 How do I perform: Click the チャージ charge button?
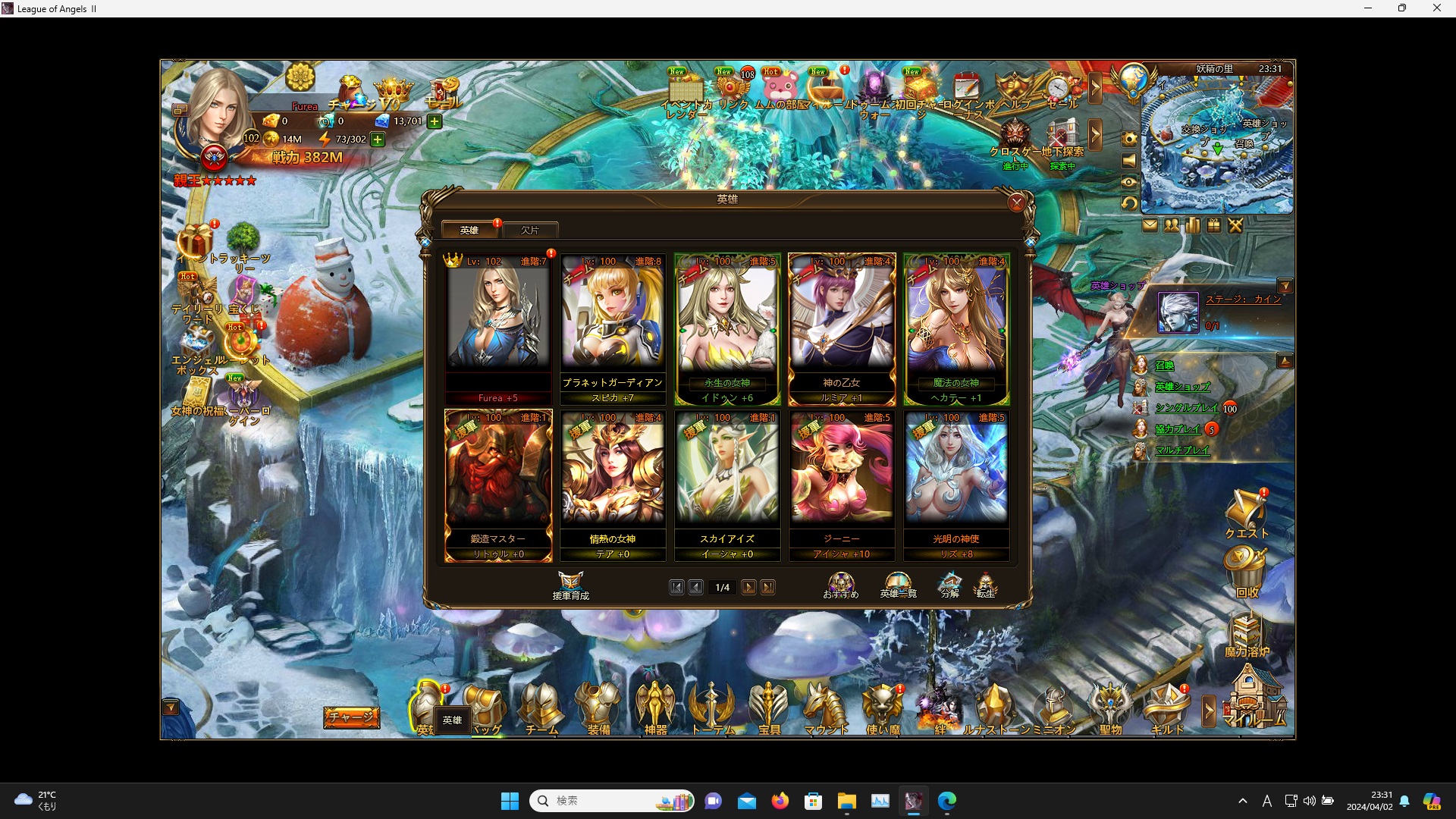click(x=351, y=716)
